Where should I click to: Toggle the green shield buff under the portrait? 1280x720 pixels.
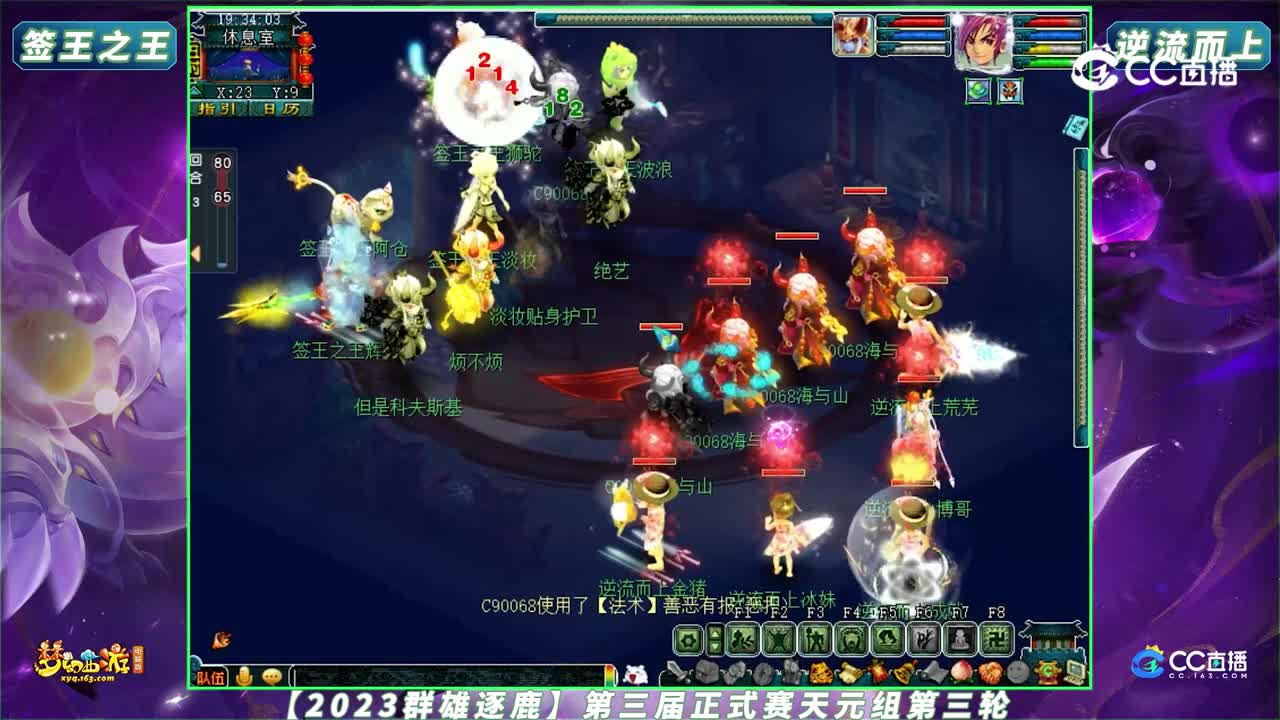[979, 90]
